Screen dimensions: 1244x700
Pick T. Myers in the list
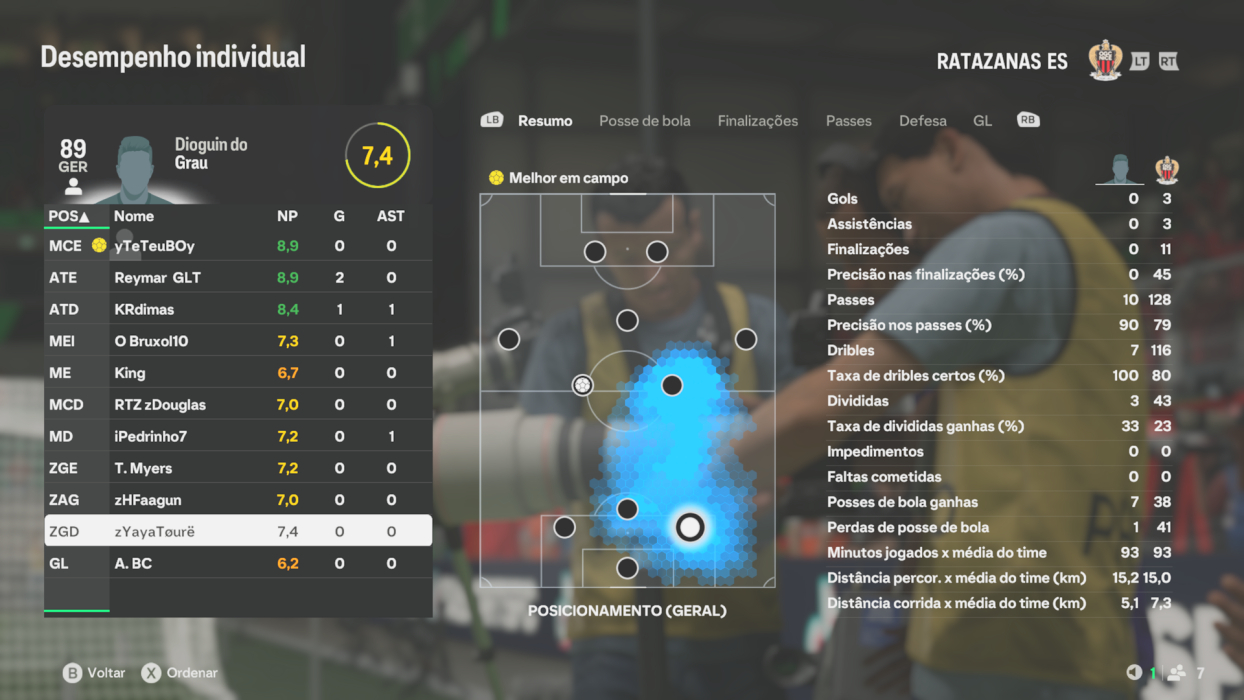tap(238, 468)
